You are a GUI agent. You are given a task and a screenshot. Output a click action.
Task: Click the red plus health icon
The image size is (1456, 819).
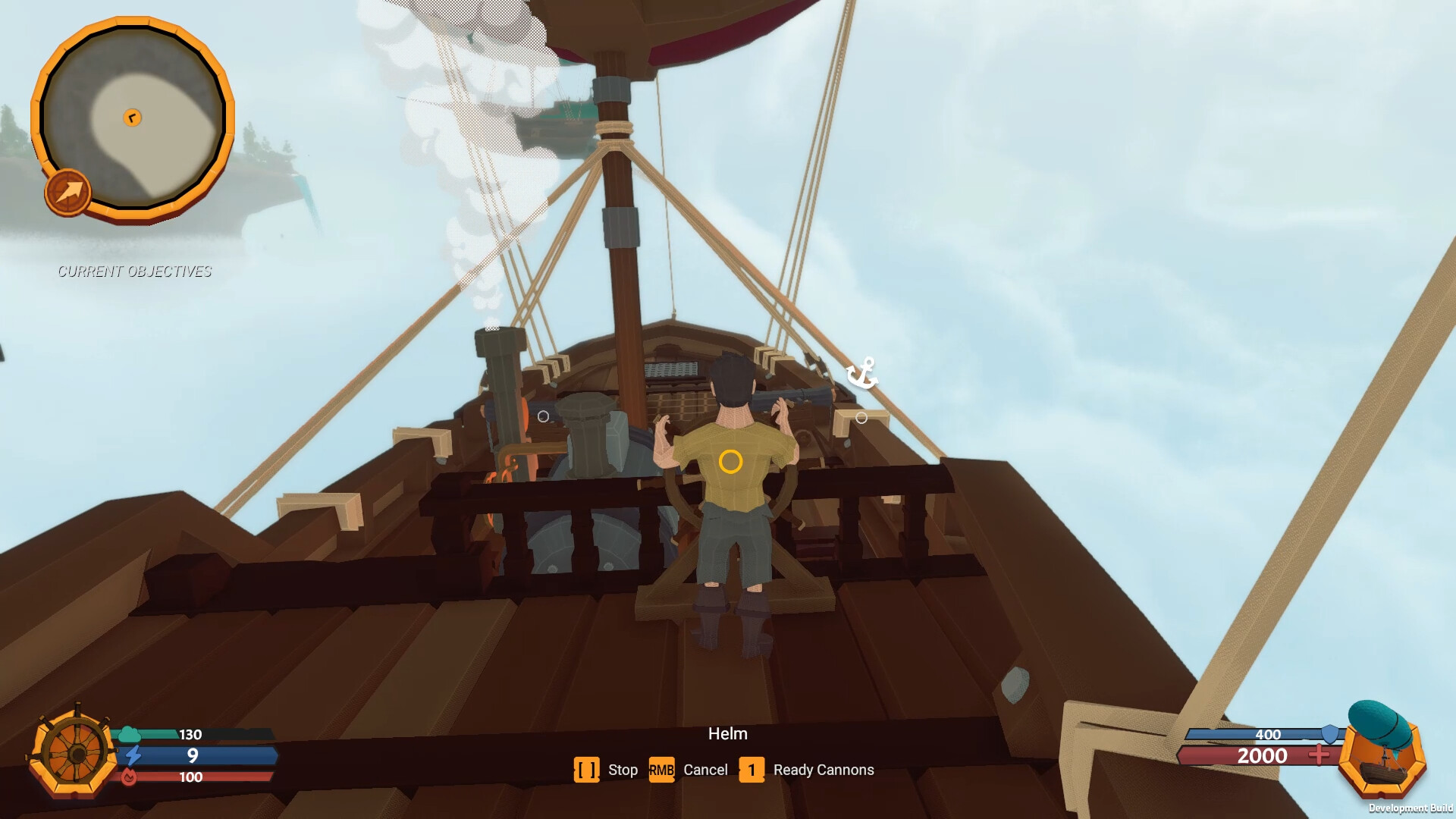[1319, 755]
